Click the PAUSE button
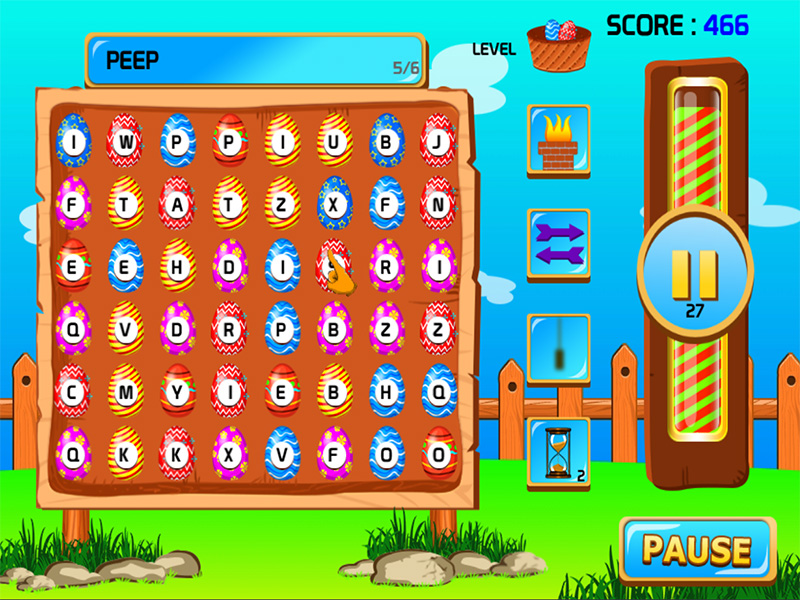The height and width of the screenshot is (600, 800). pyautogui.click(x=697, y=549)
